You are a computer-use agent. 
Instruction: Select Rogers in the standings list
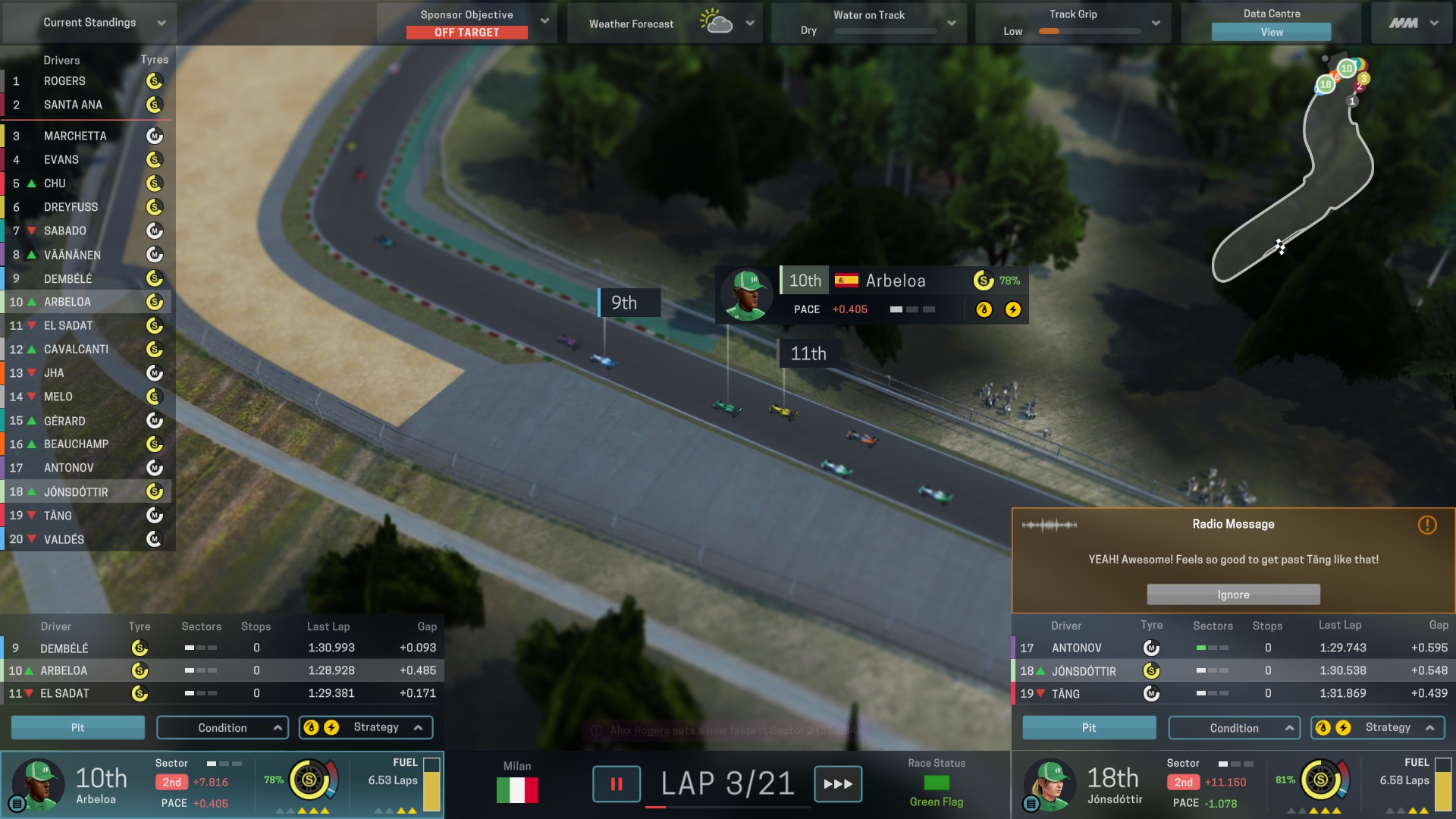coord(64,81)
